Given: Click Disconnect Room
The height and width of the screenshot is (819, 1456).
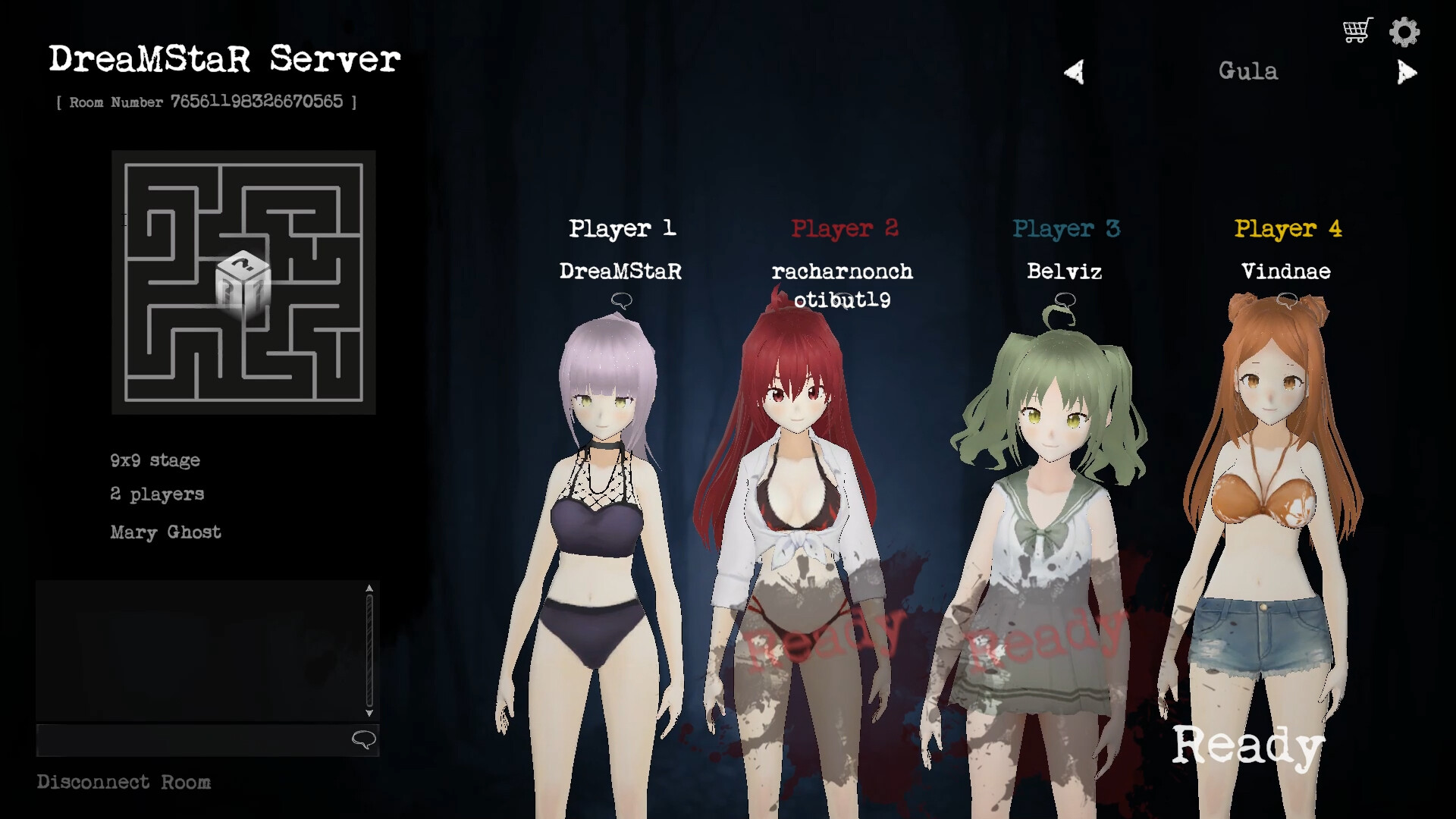Looking at the screenshot, I should click(124, 782).
